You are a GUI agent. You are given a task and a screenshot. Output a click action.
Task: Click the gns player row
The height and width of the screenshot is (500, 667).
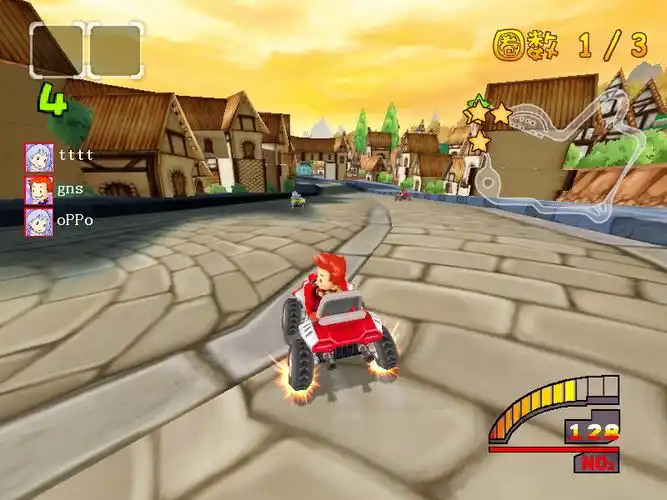(55, 188)
